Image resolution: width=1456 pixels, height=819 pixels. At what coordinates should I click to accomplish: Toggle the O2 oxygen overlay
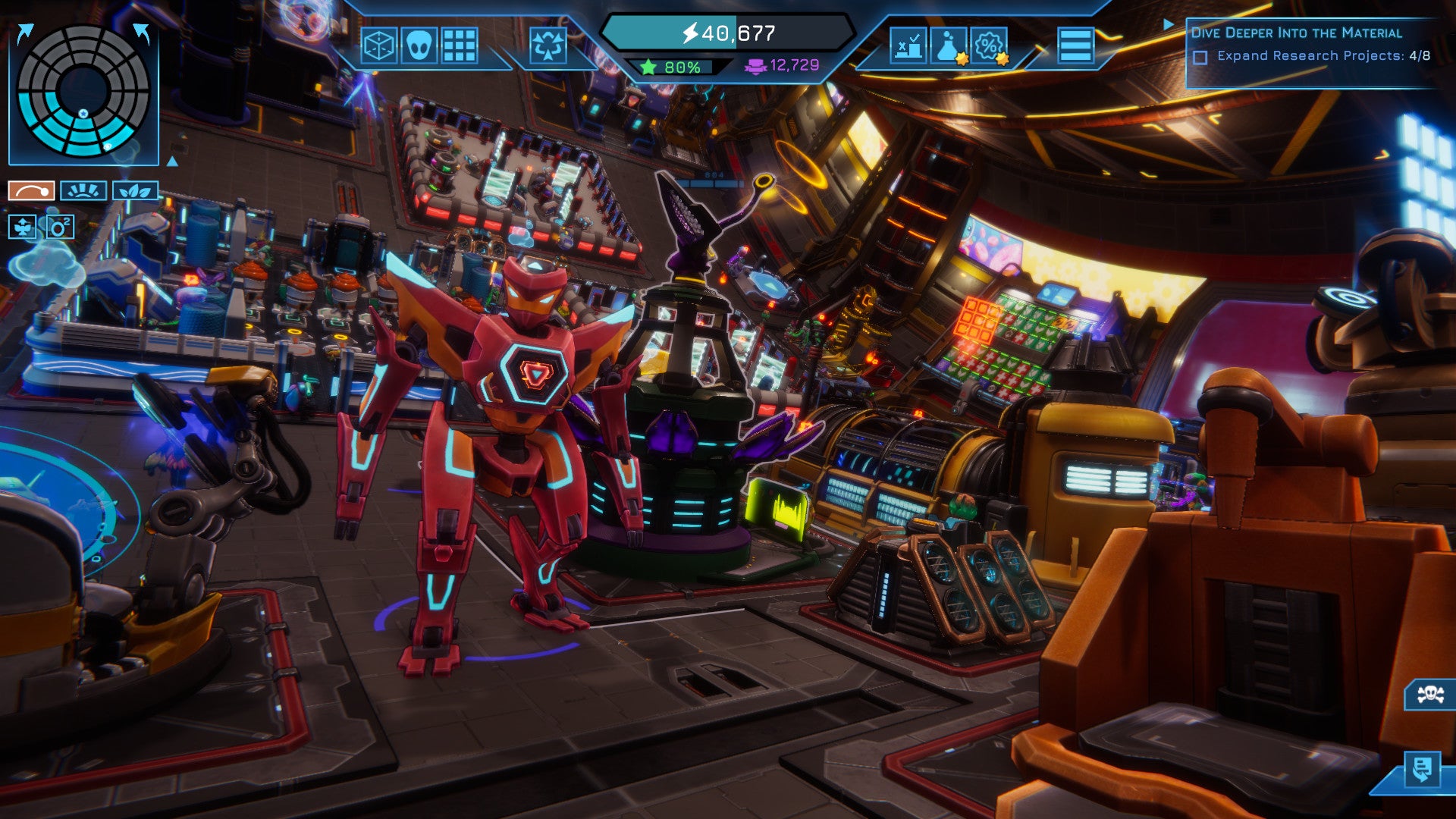(60, 226)
